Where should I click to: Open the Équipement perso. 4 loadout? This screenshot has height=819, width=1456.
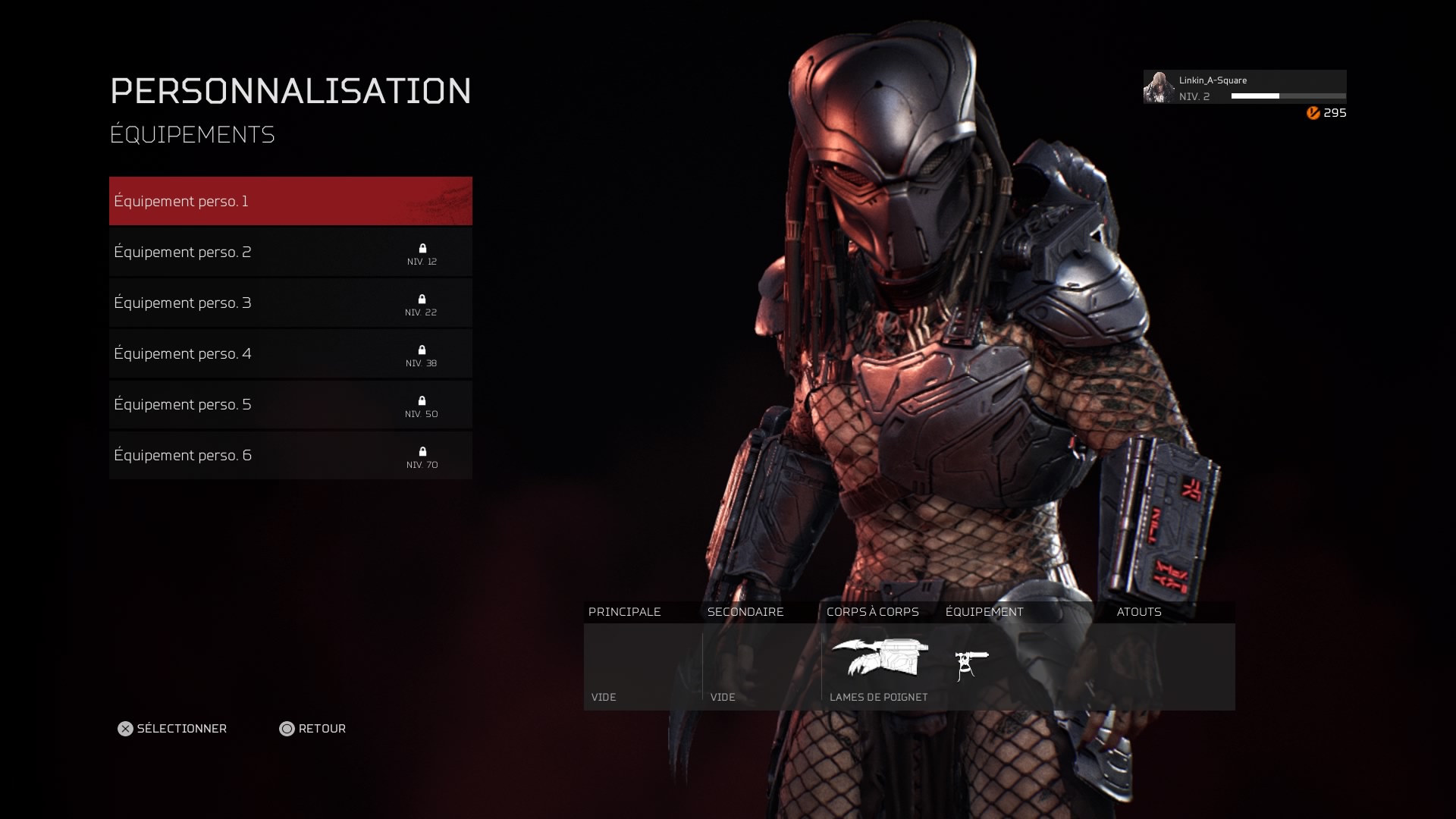point(290,353)
